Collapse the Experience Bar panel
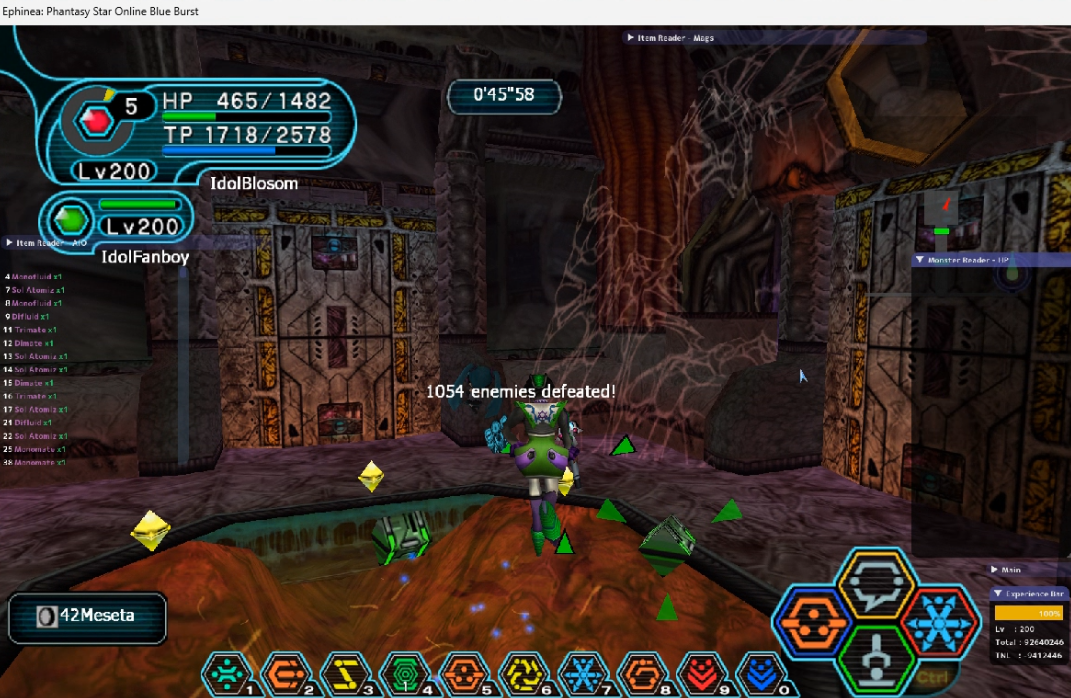The height and width of the screenshot is (698, 1071). [998, 593]
